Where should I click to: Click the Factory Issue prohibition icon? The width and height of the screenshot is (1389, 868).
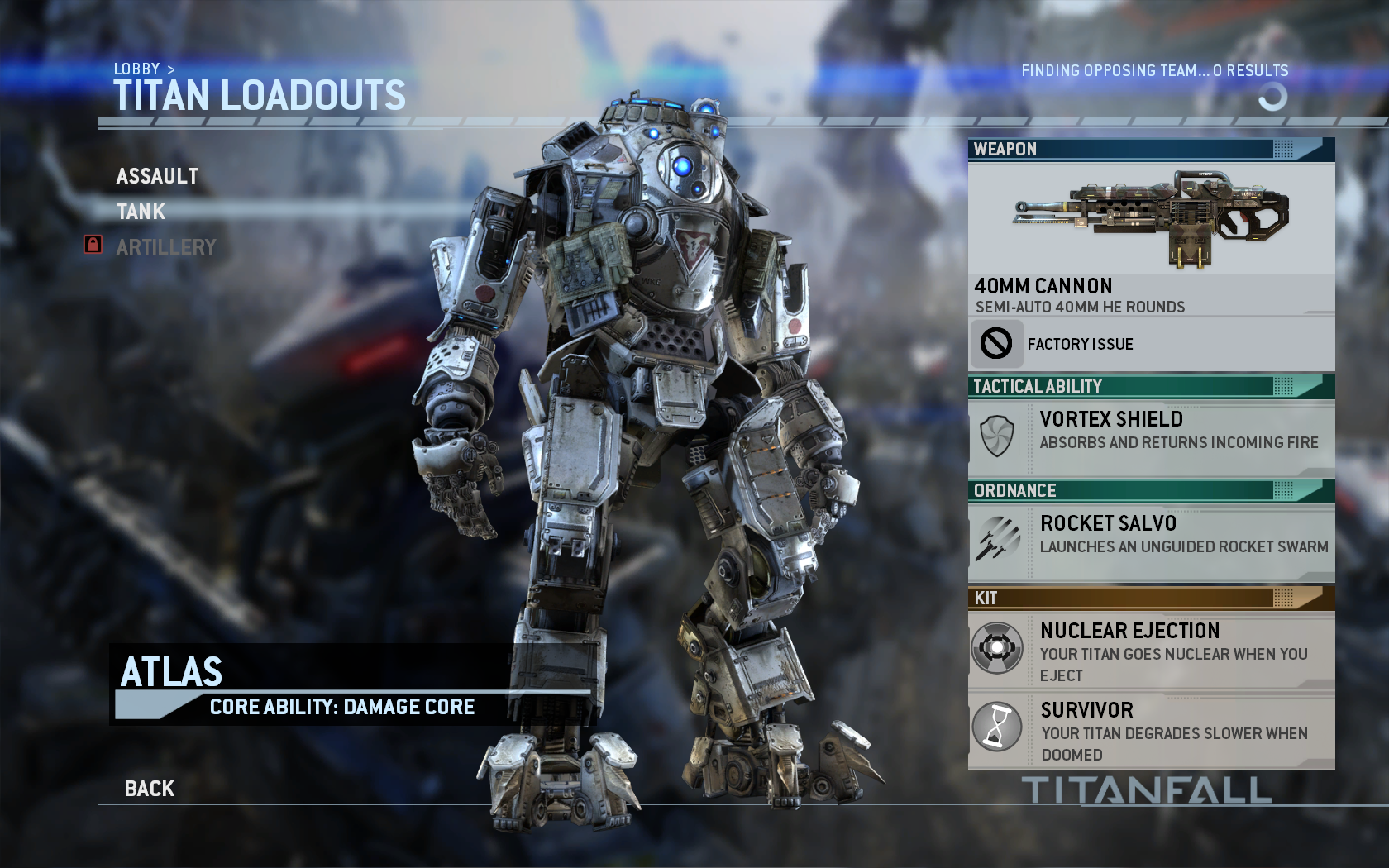998,344
